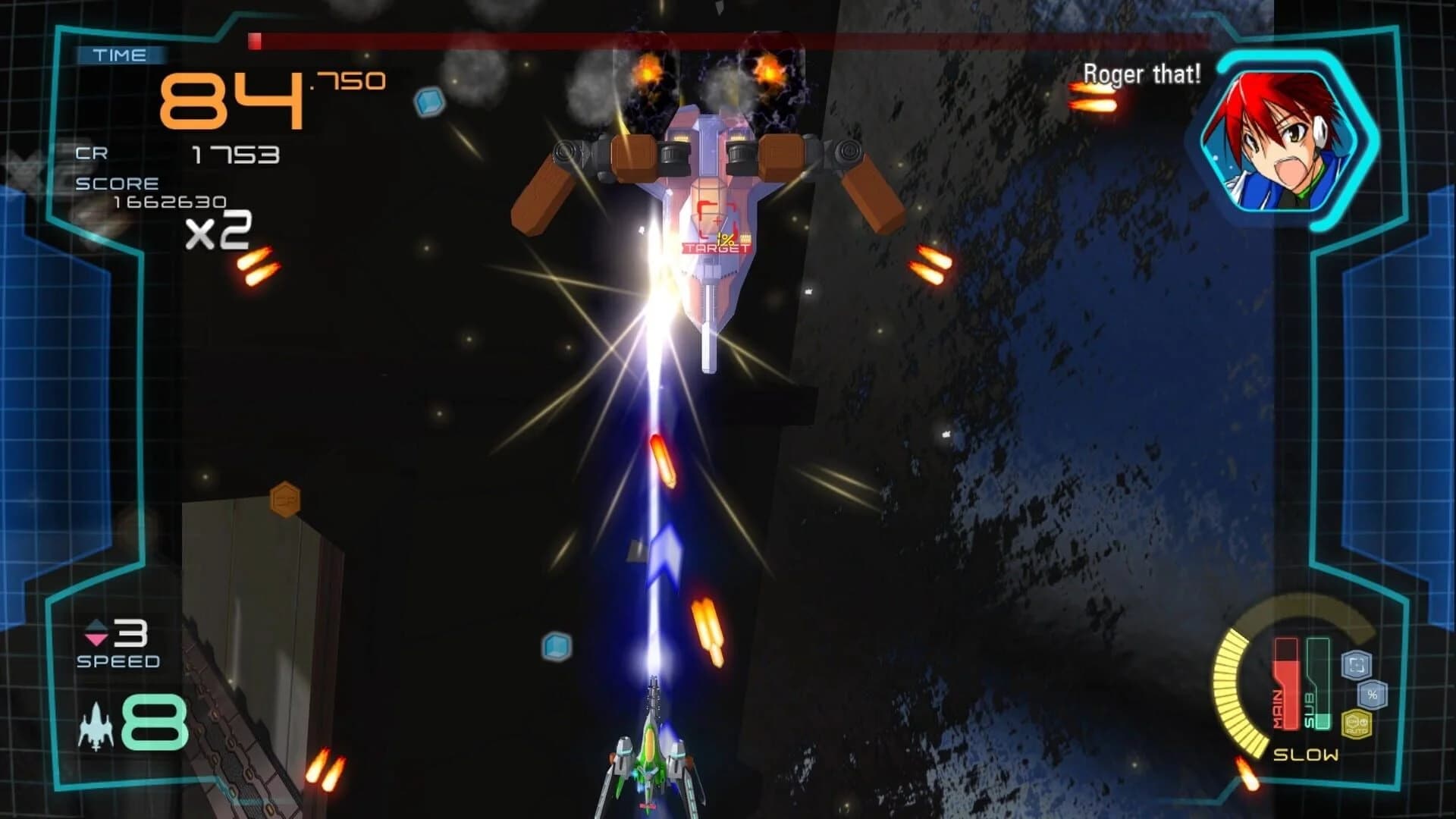Click the target-lock hexagon icon near weapon gauges
The height and width of the screenshot is (819, 1456).
click(x=1357, y=664)
